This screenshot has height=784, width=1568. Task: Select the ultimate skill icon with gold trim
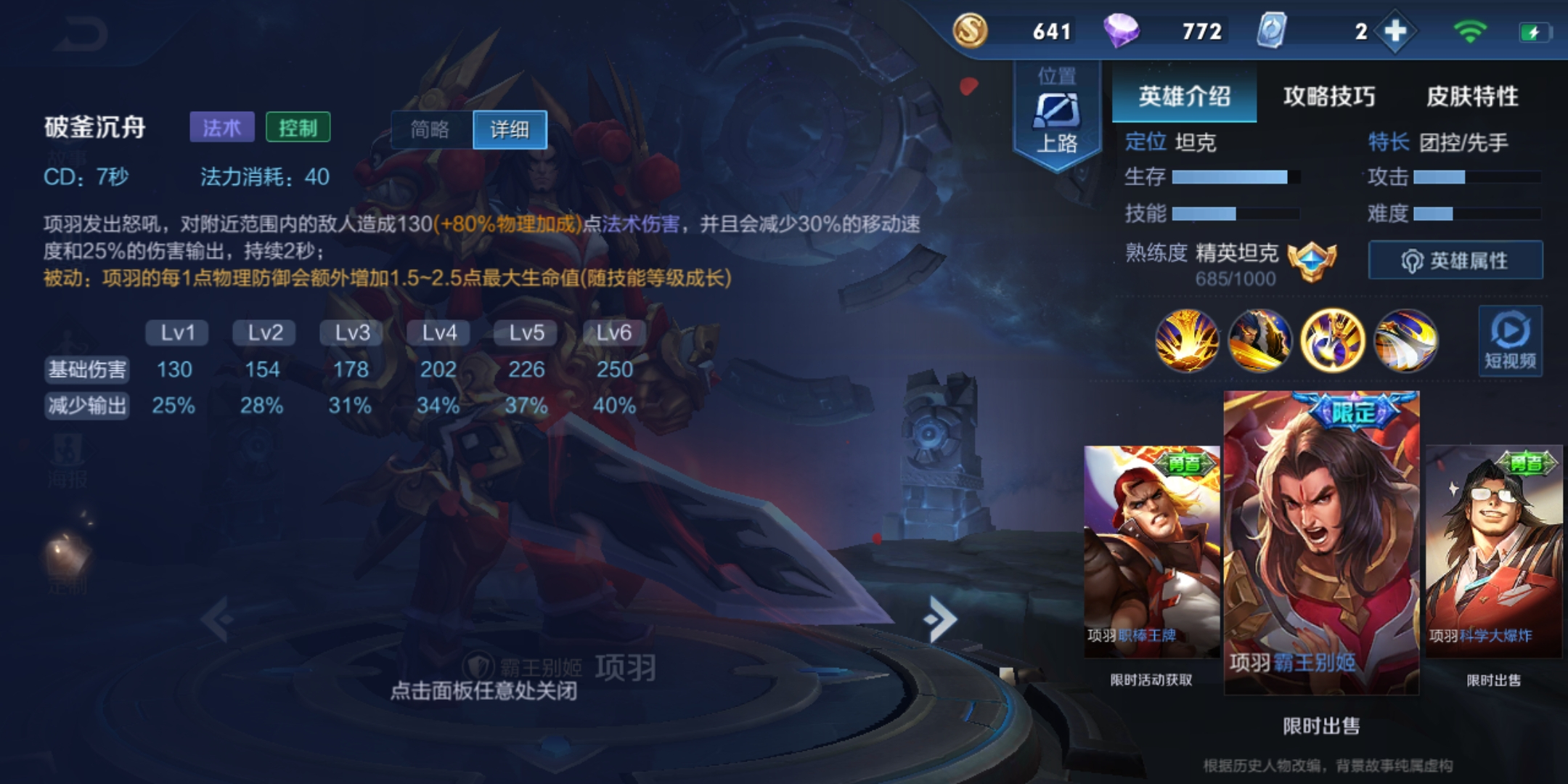point(1334,341)
